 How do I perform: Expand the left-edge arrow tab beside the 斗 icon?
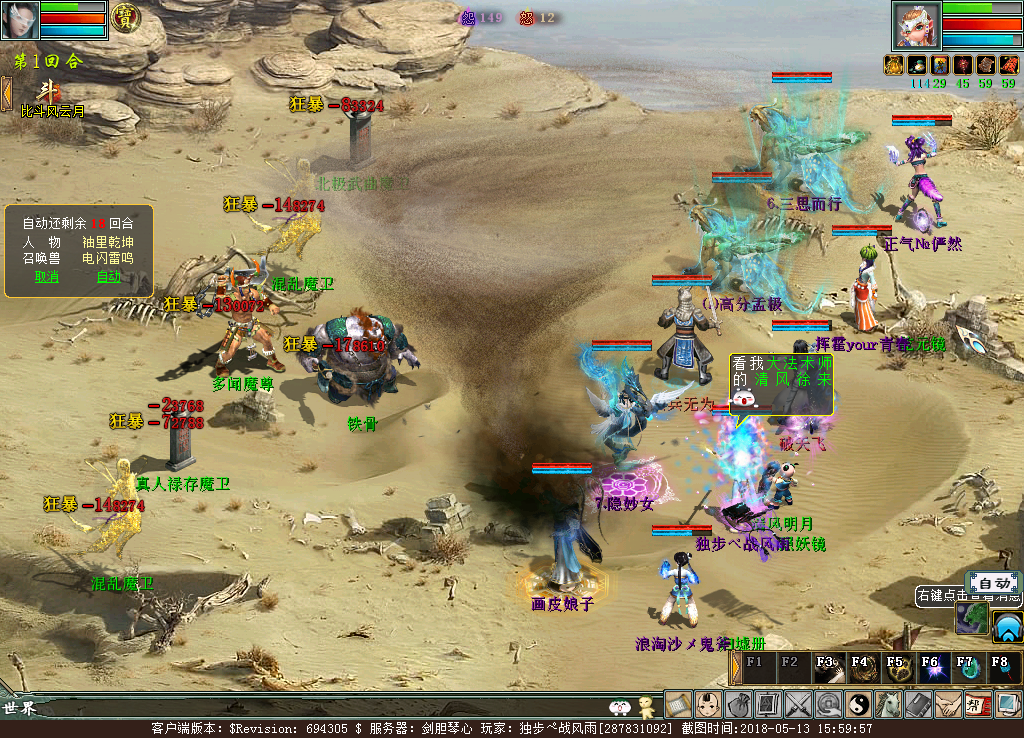[x=6, y=93]
